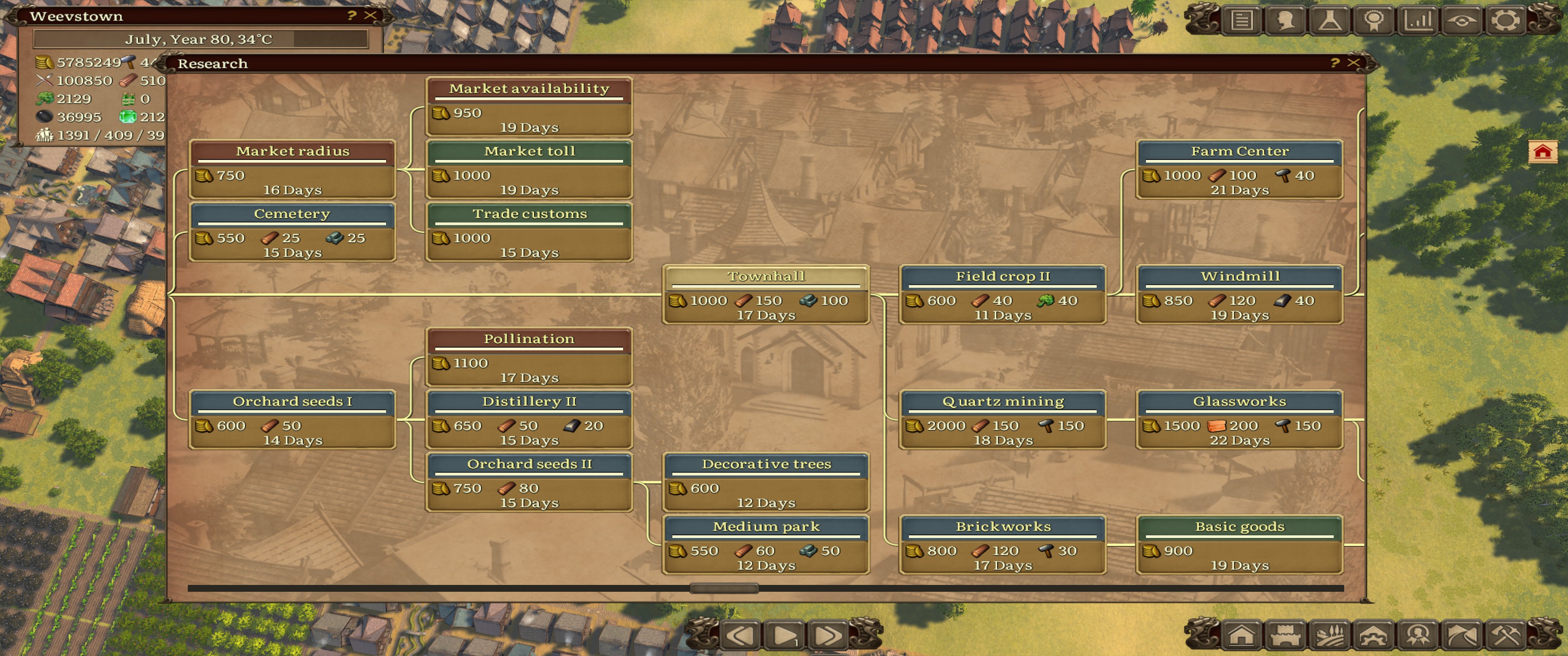The height and width of the screenshot is (656, 1568).
Task: Pick the Glassworks research node
Action: 1239,420
